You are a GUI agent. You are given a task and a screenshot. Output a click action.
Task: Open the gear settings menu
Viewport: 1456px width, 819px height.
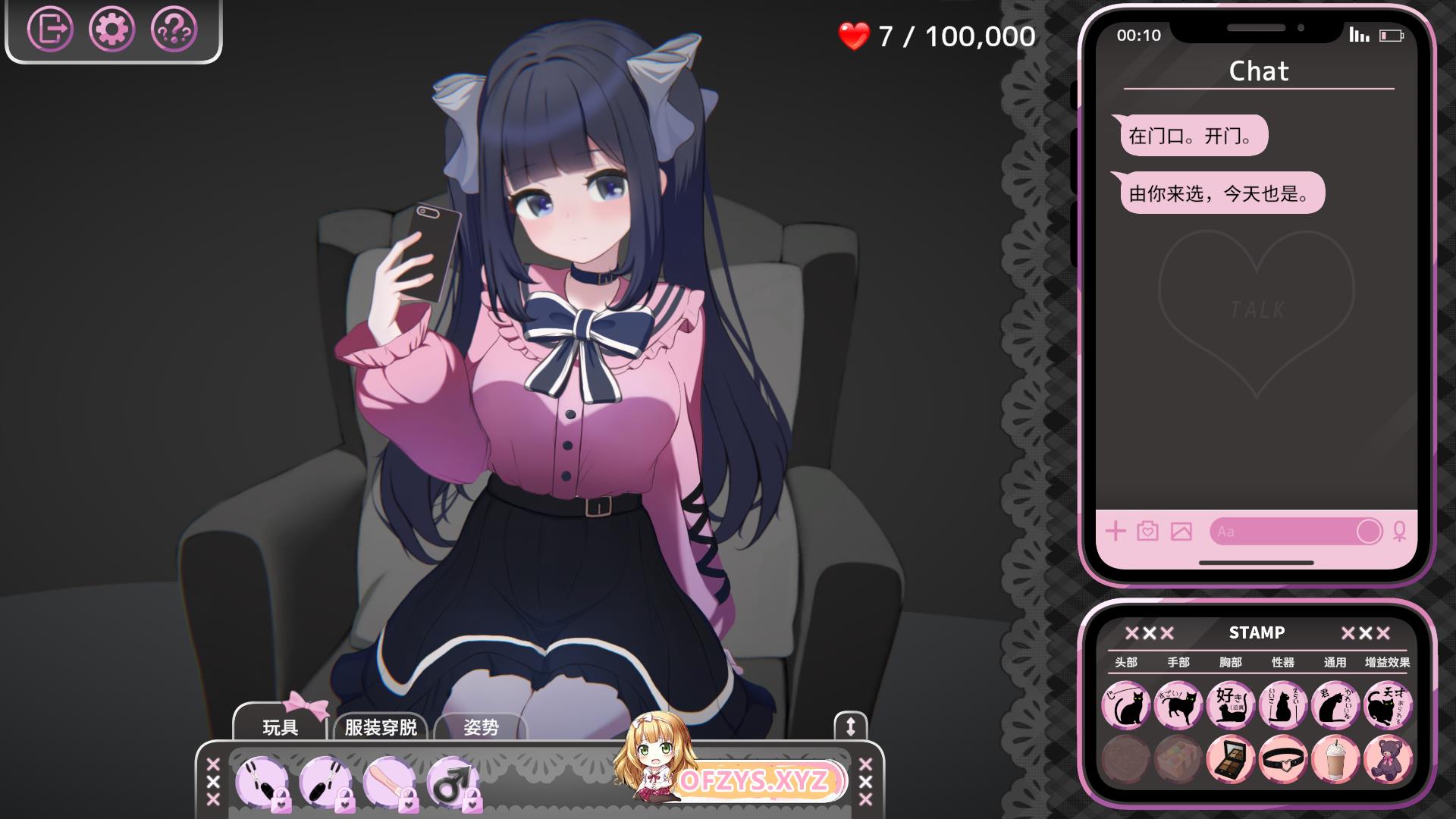point(112,30)
